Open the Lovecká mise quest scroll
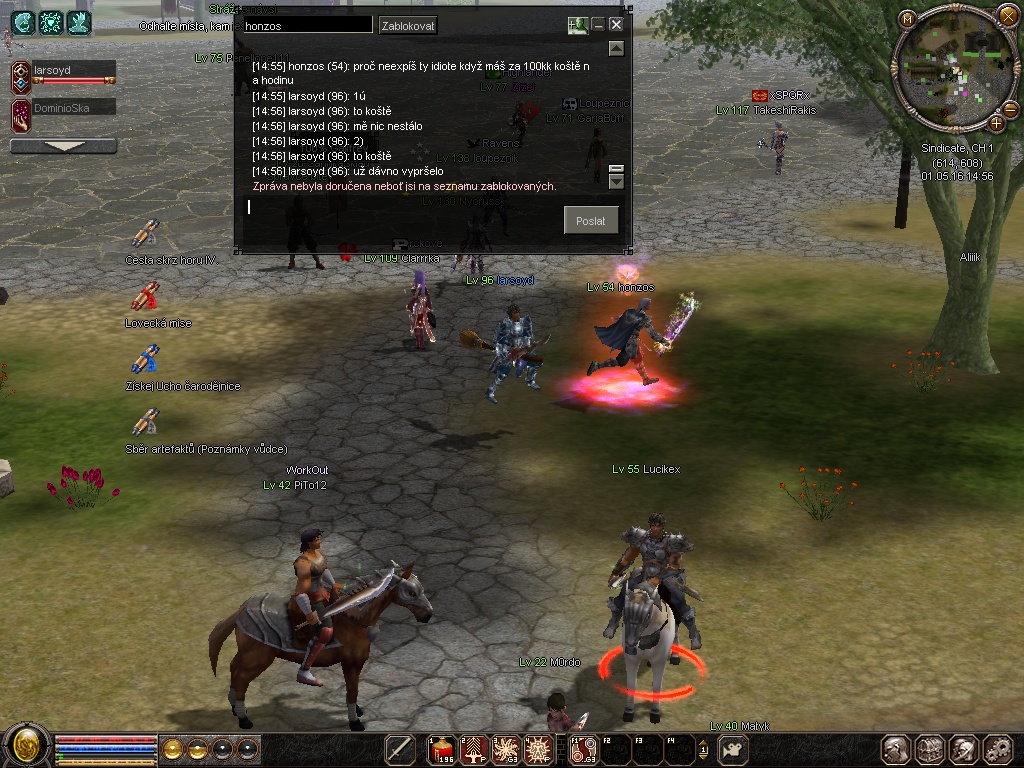The image size is (1024, 768). tap(146, 296)
